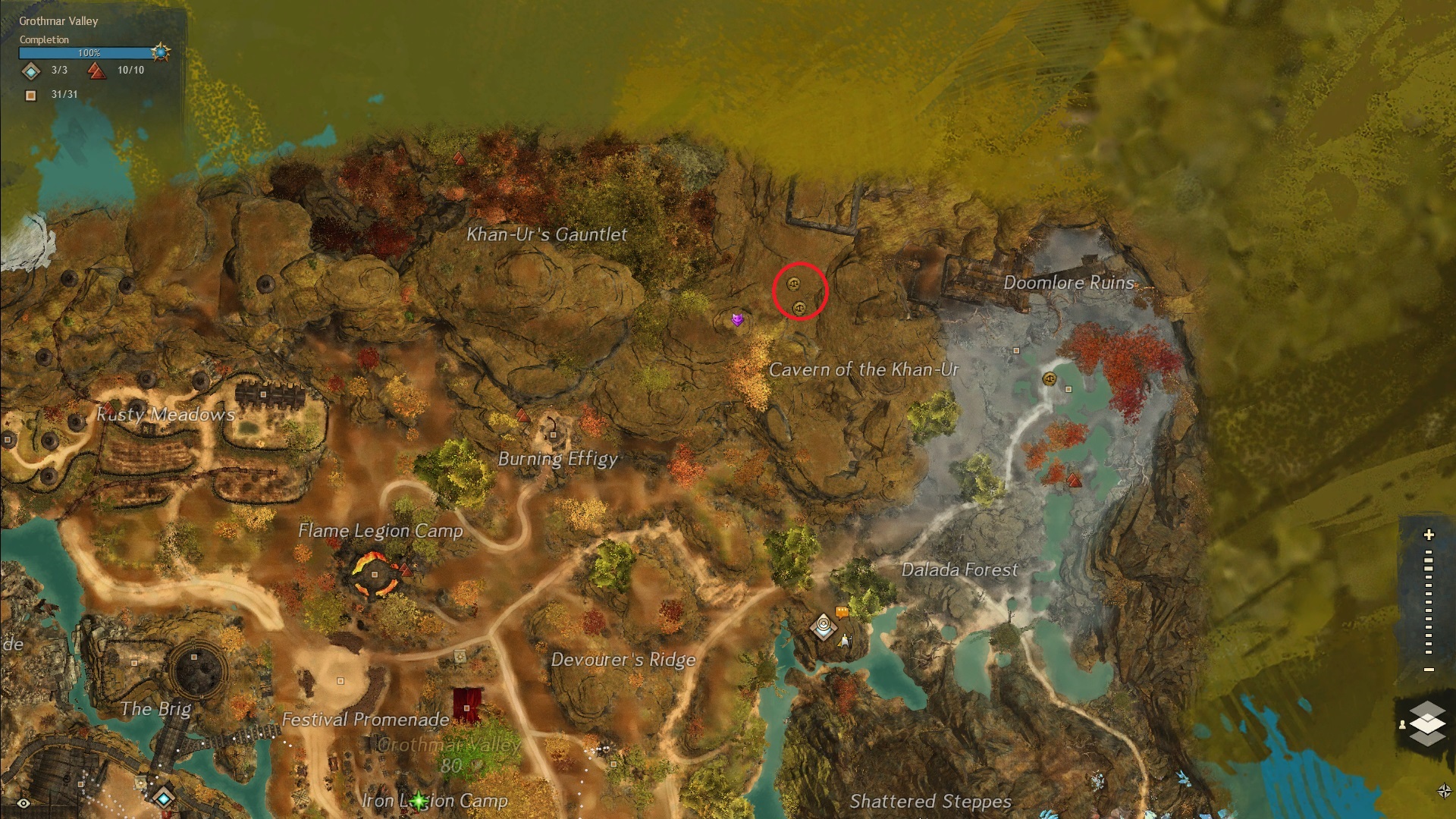Click the vista marker in Dalada Forest

1074,479
